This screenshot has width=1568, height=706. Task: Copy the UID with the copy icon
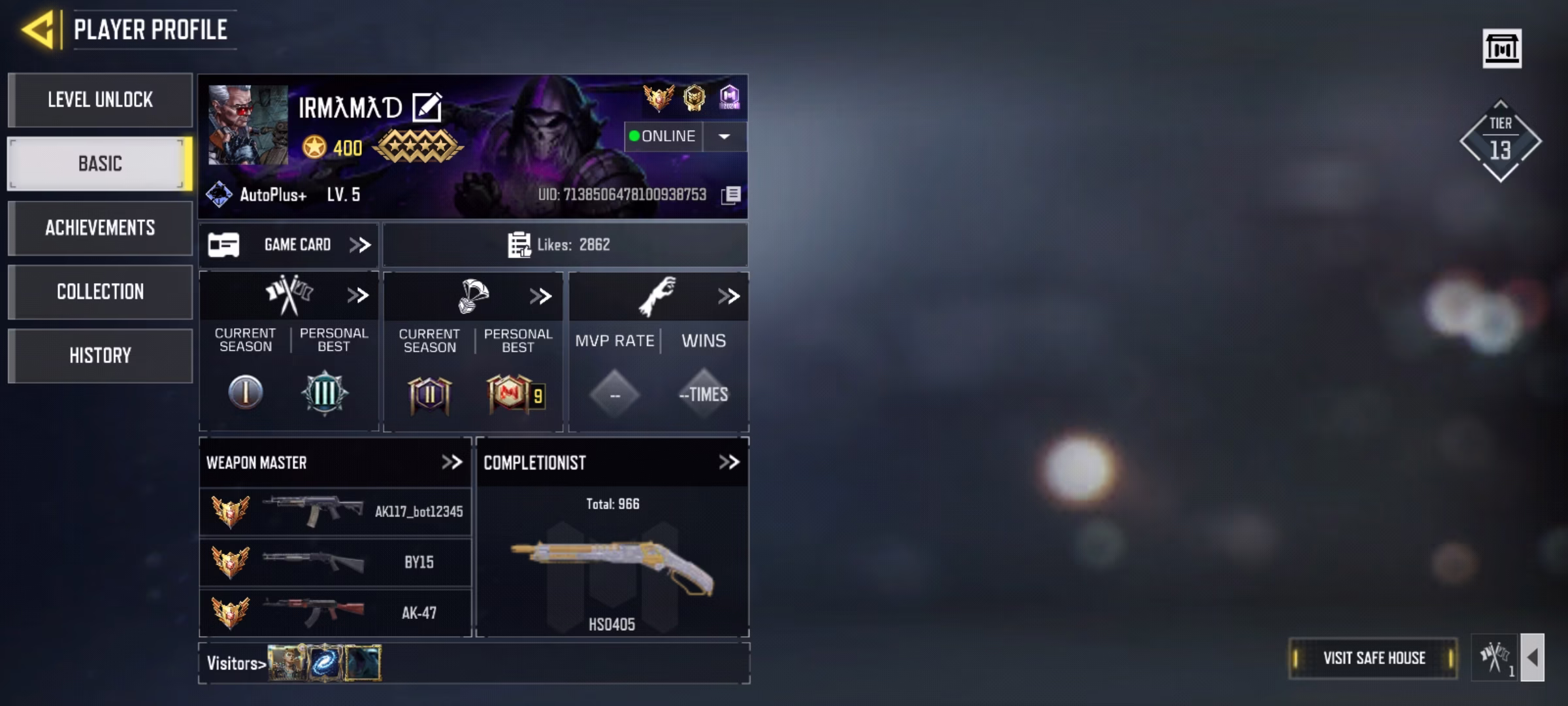tap(731, 195)
